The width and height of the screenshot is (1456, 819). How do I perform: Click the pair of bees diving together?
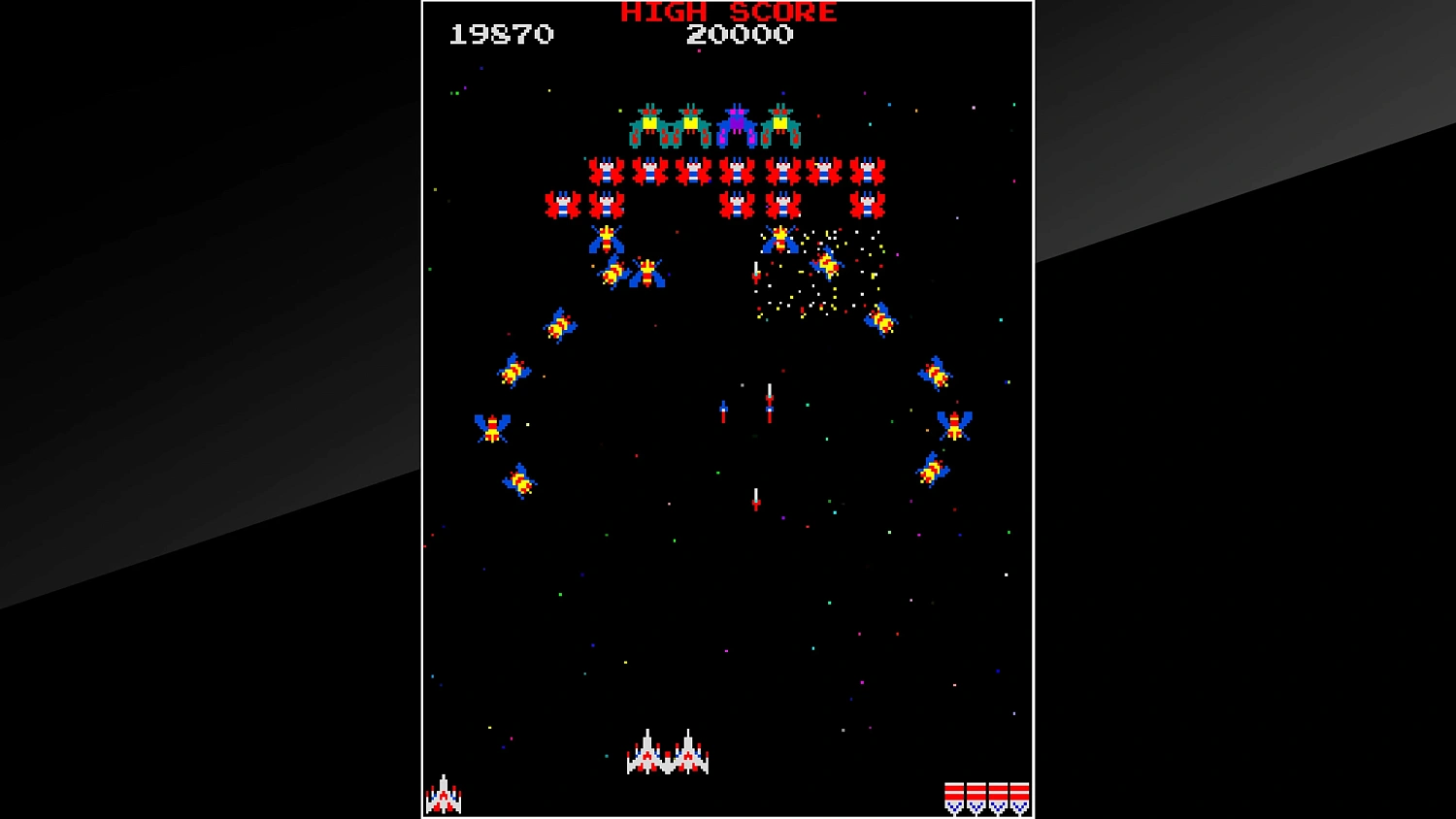pyautogui.click(x=631, y=274)
